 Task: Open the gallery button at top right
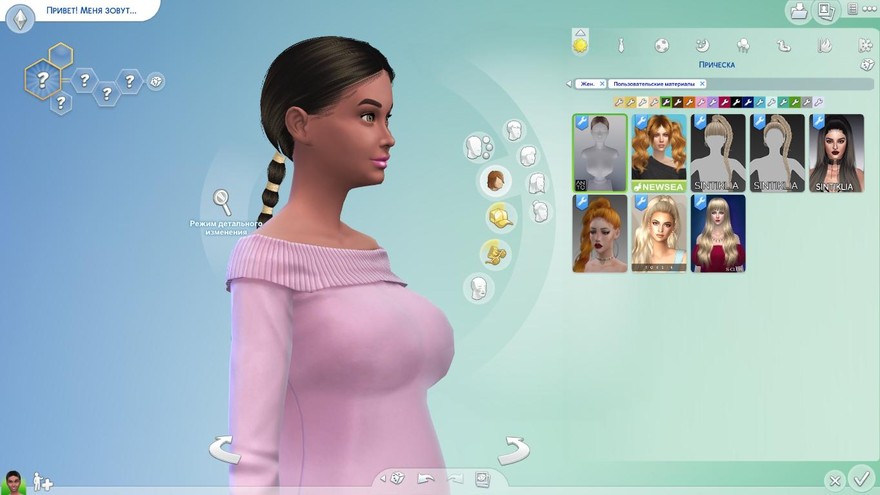click(799, 11)
